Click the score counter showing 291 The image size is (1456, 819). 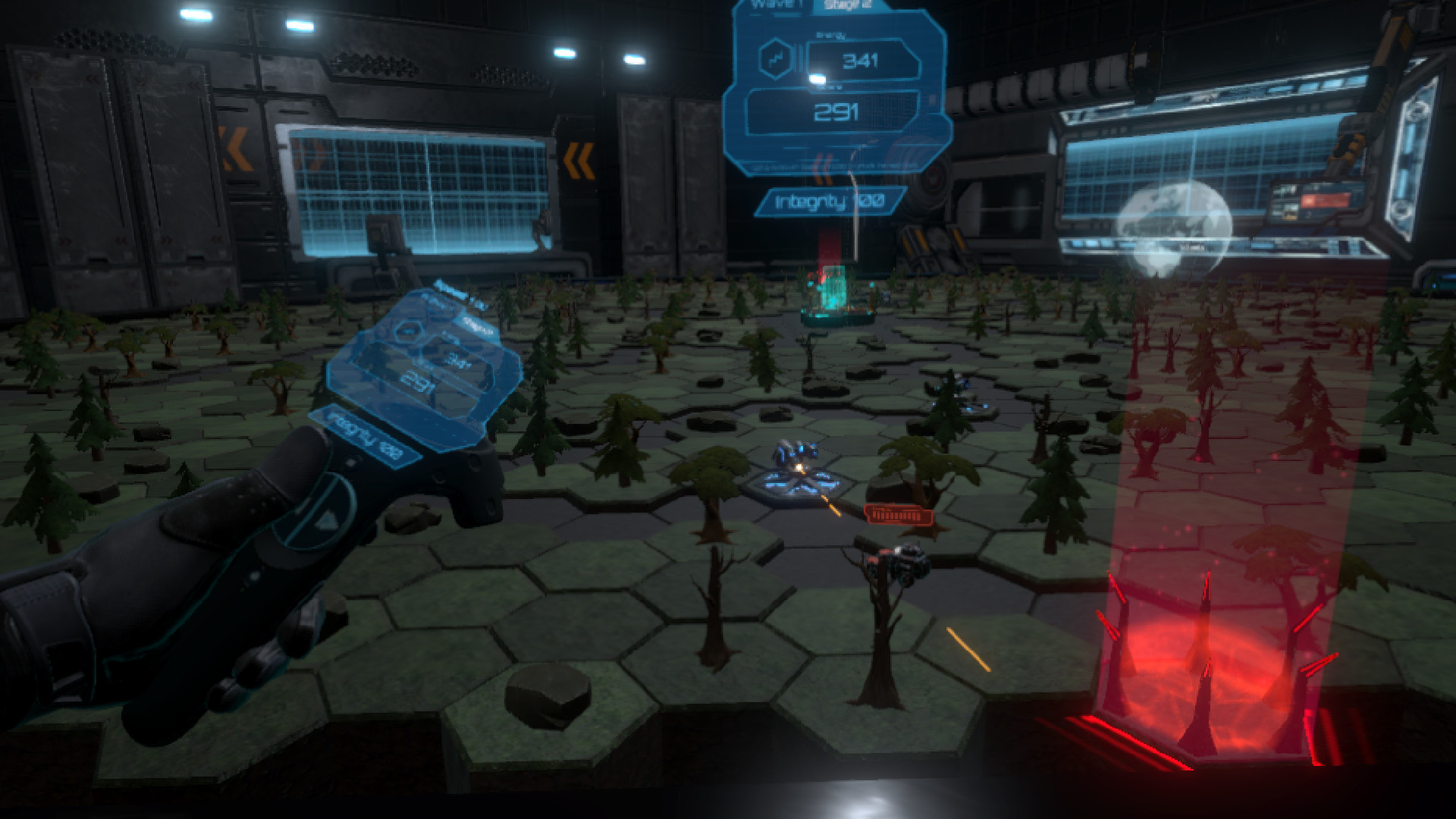tap(838, 111)
